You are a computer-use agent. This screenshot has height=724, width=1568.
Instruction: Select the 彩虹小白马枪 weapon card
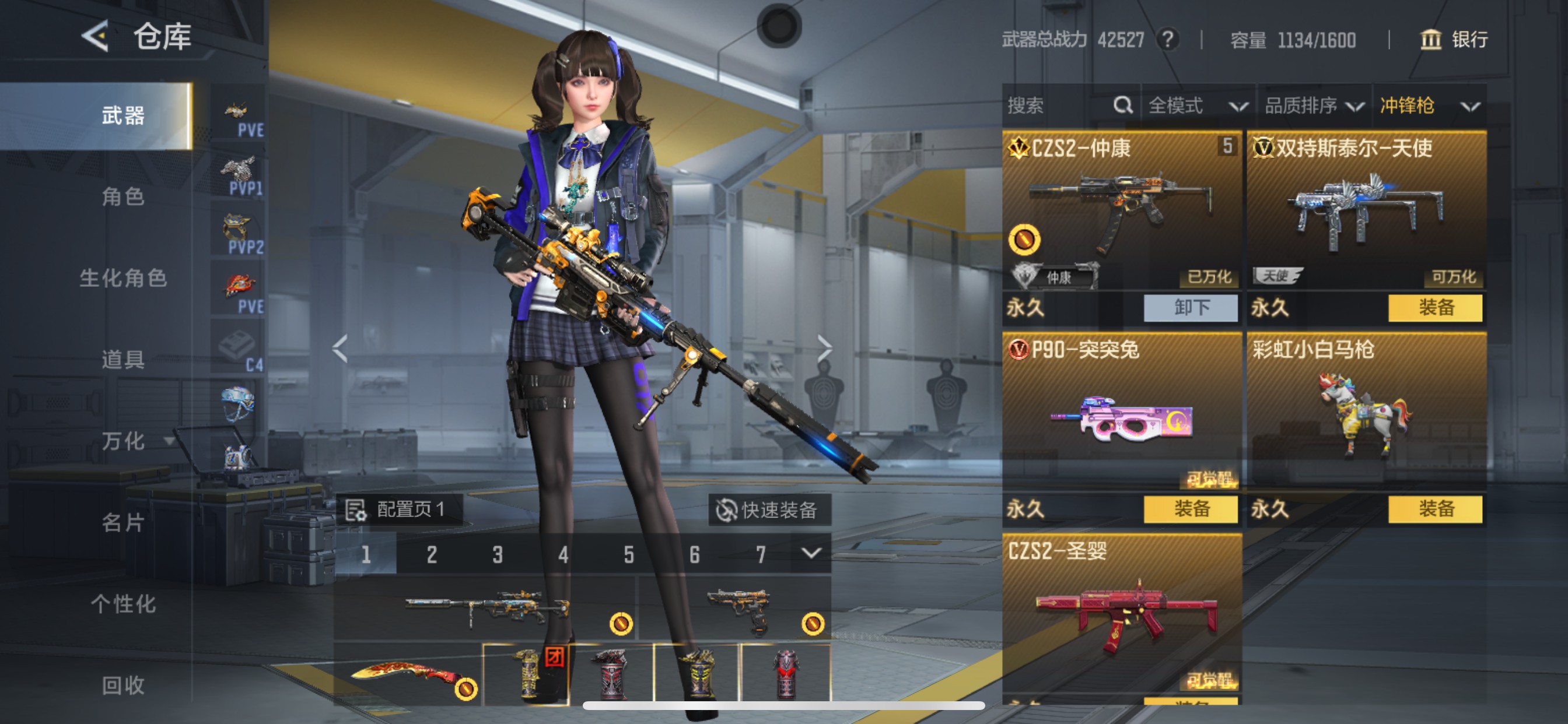click(1366, 414)
